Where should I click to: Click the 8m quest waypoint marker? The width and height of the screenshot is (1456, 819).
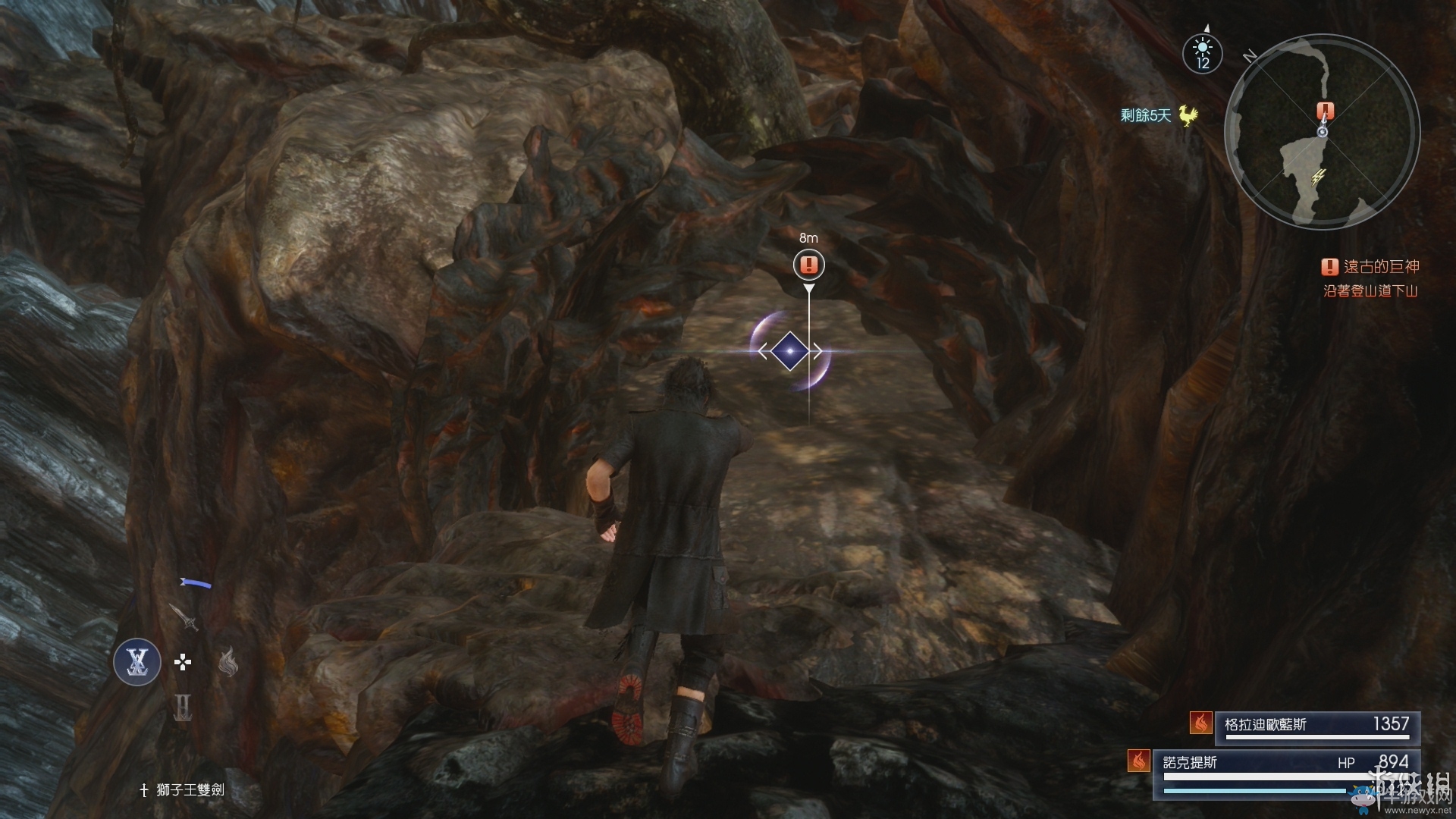[x=809, y=265]
